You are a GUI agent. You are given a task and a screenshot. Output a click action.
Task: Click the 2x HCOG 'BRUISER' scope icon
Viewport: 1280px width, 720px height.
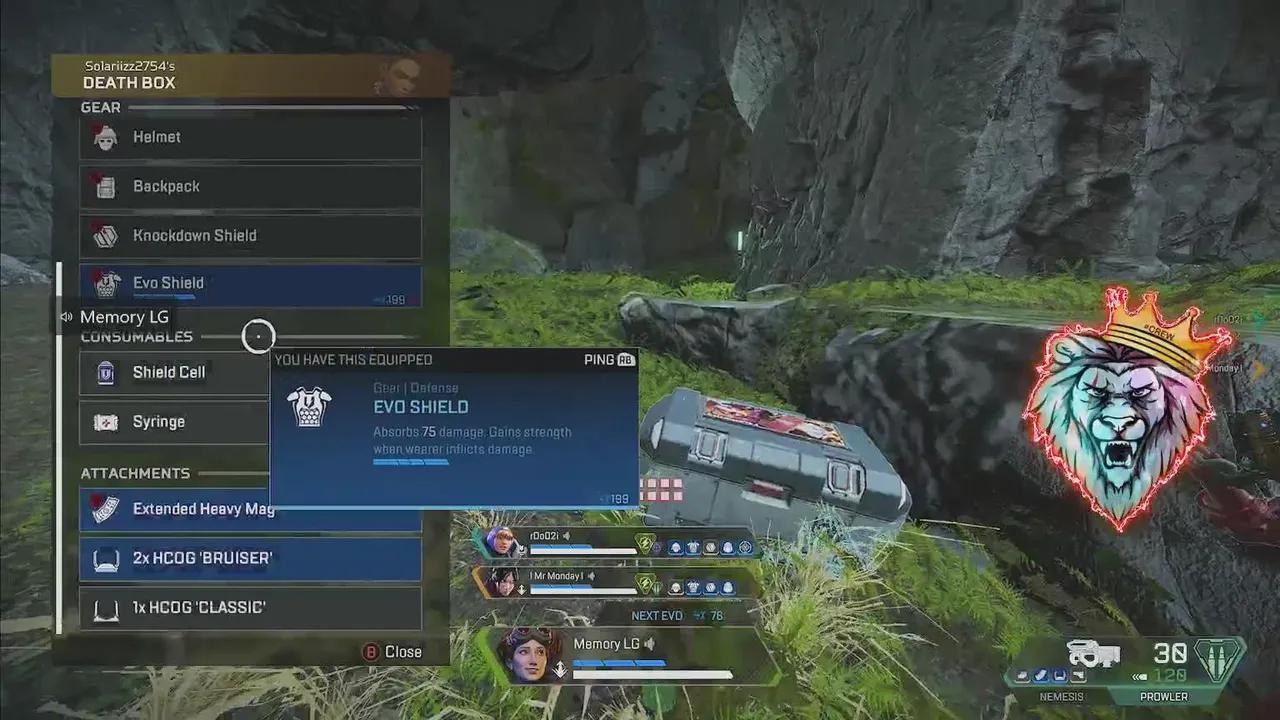pyautogui.click(x=107, y=558)
